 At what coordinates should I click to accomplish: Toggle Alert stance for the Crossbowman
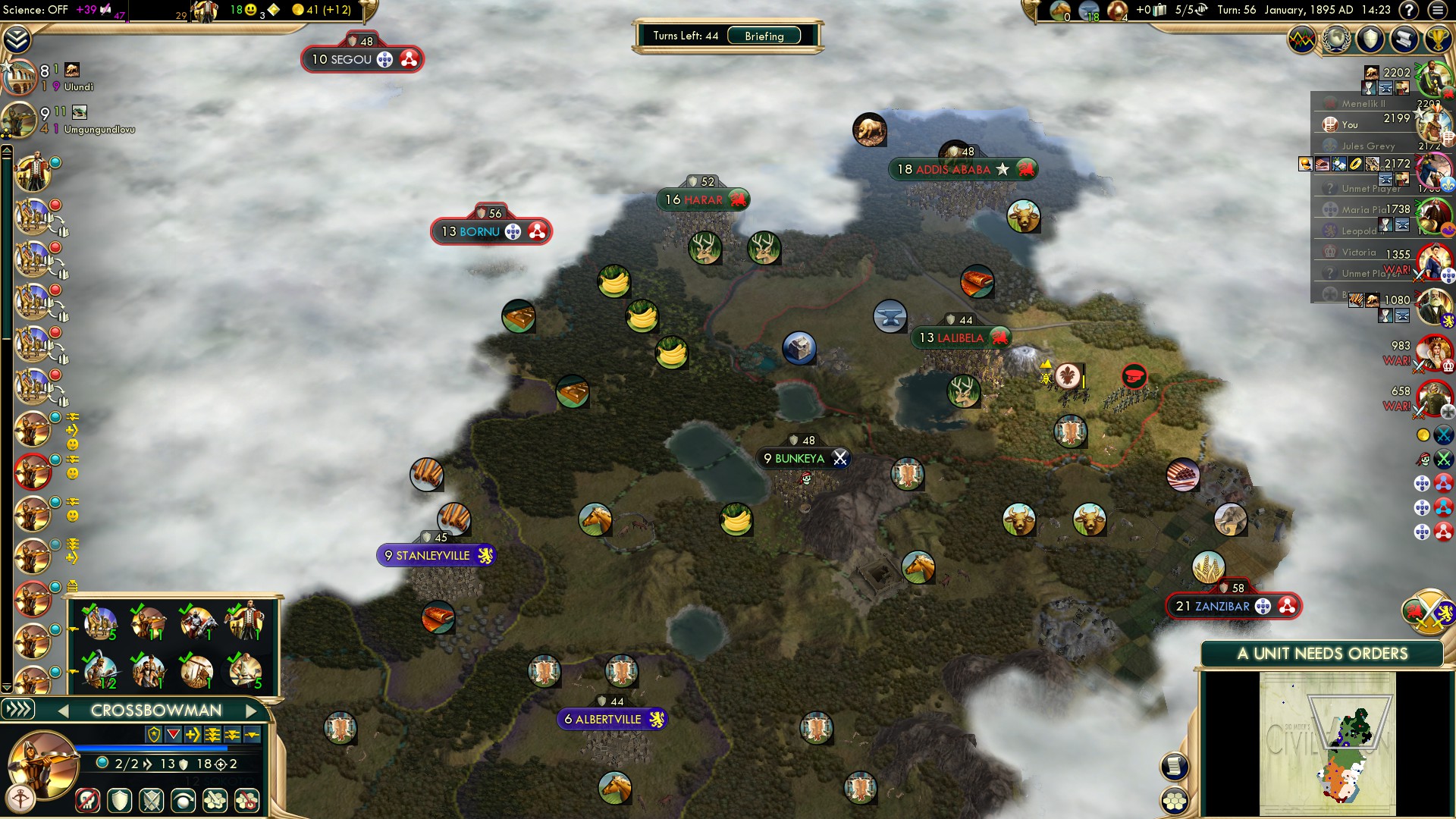[x=151, y=801]
